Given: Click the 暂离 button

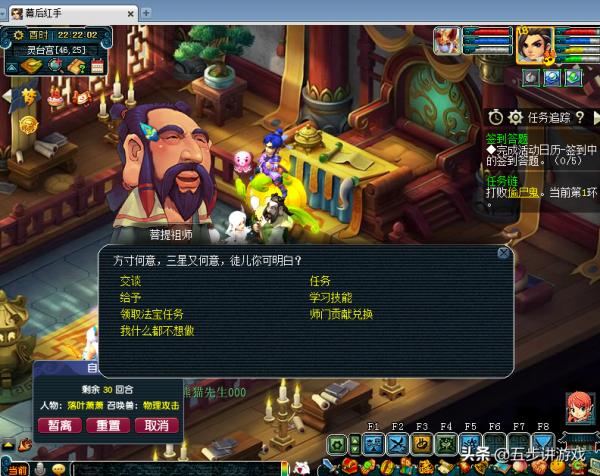Looking at the screenshot, I should 60,425.
